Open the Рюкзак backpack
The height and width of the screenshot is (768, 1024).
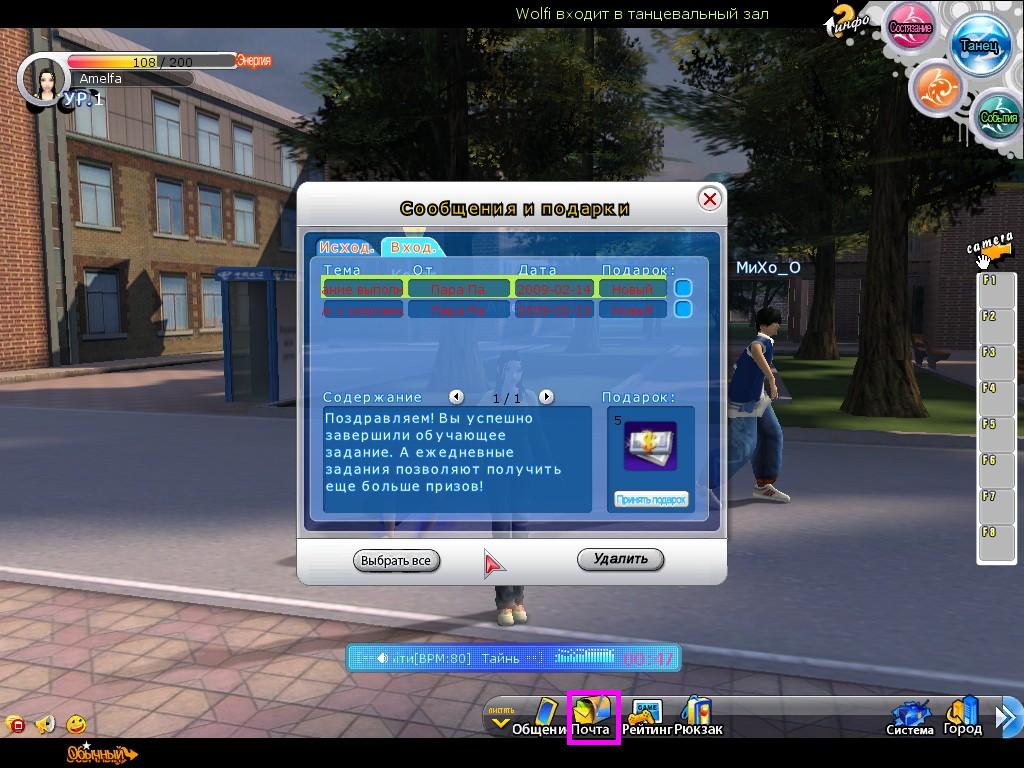[x=698, y=717]
